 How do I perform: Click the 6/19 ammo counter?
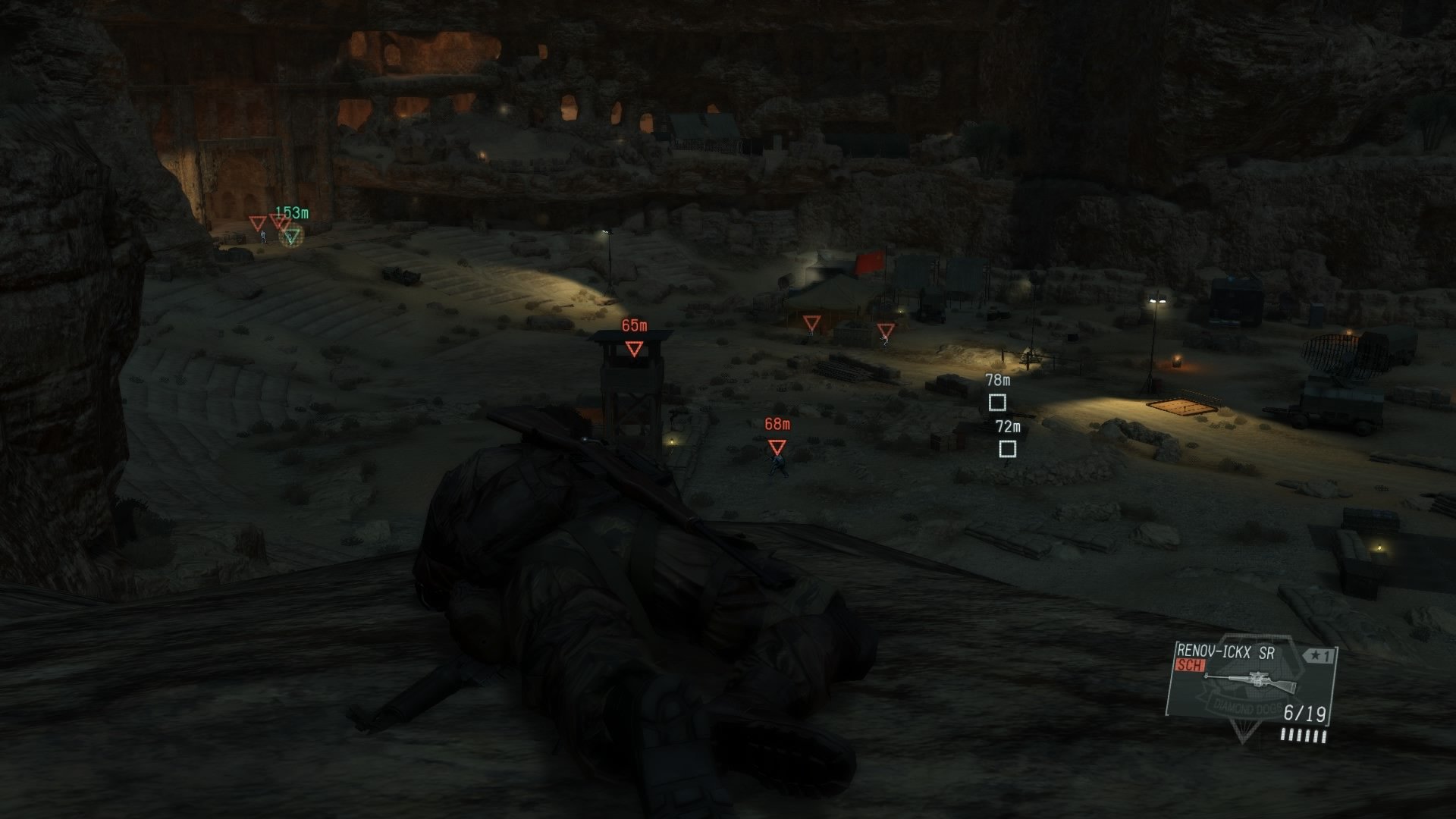pyautogui.click(x=1304, y=713)
